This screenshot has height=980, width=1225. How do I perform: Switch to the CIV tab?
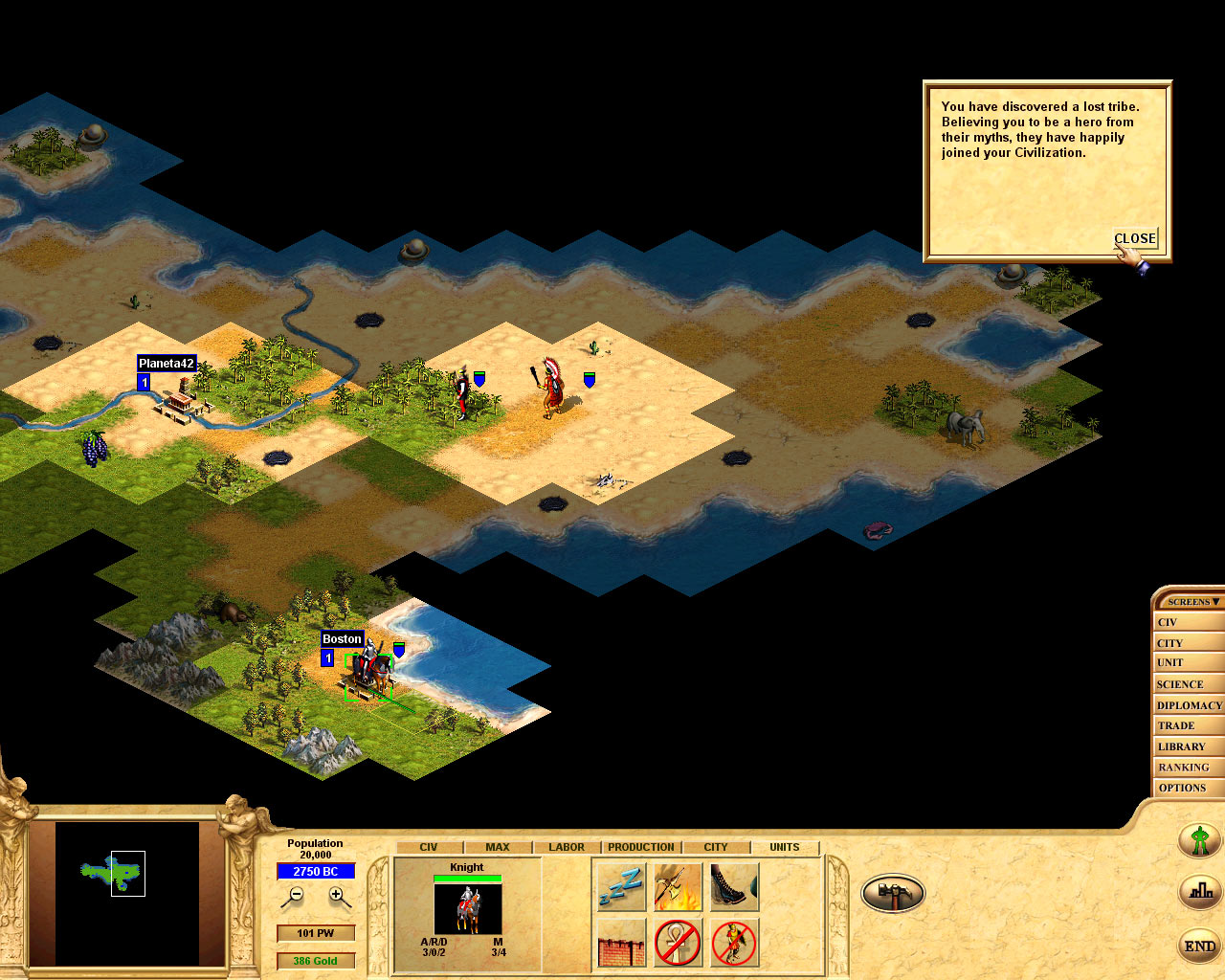[428, 847]
